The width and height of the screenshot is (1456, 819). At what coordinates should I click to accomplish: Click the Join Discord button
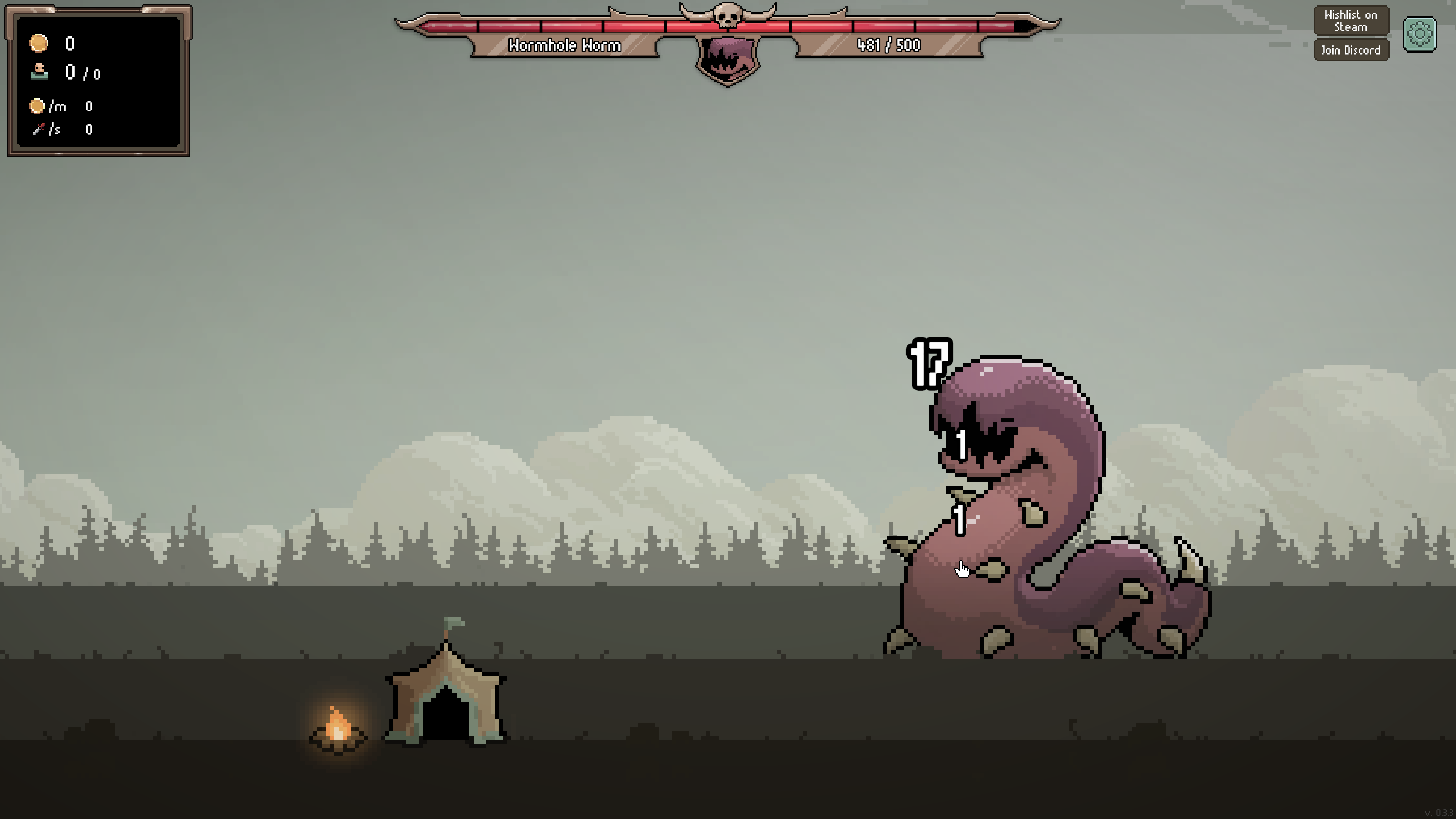pyautogui.click(x=1351, y=50)
